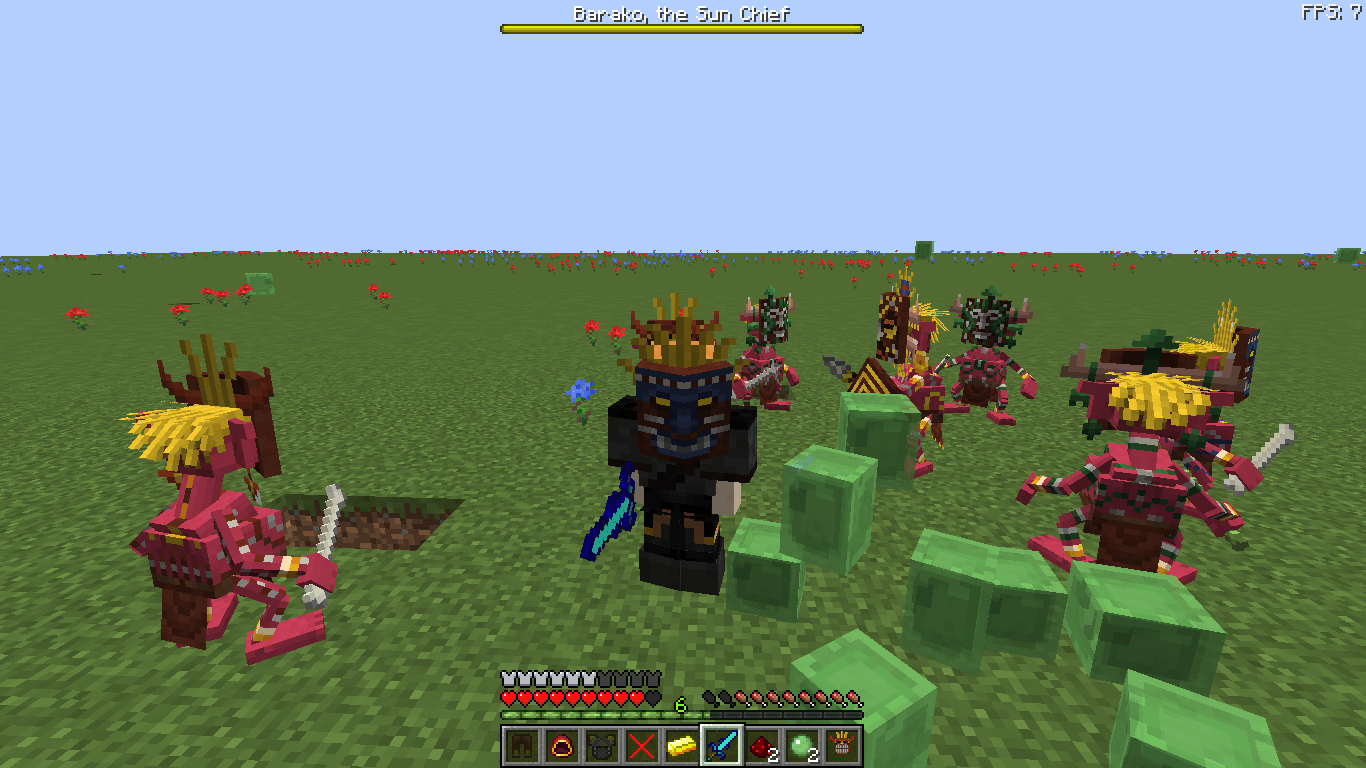The height and width of the screenshot is (768, 1366).
Task: Select the red X barrier item in the hotbar
Action: click(643, 747)
